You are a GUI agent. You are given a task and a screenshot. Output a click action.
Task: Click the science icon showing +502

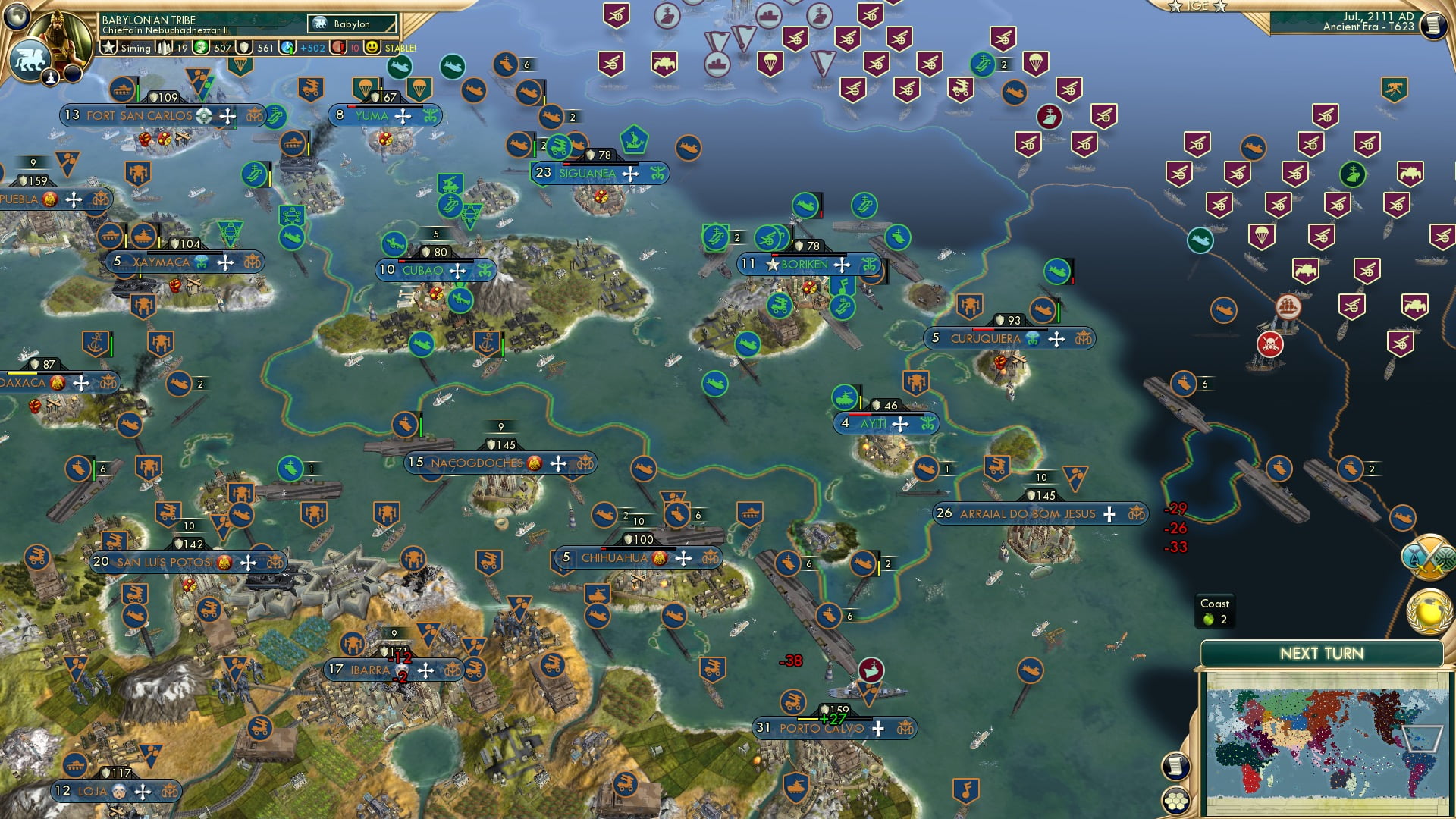pyautogui.click(x=287, y=48)
